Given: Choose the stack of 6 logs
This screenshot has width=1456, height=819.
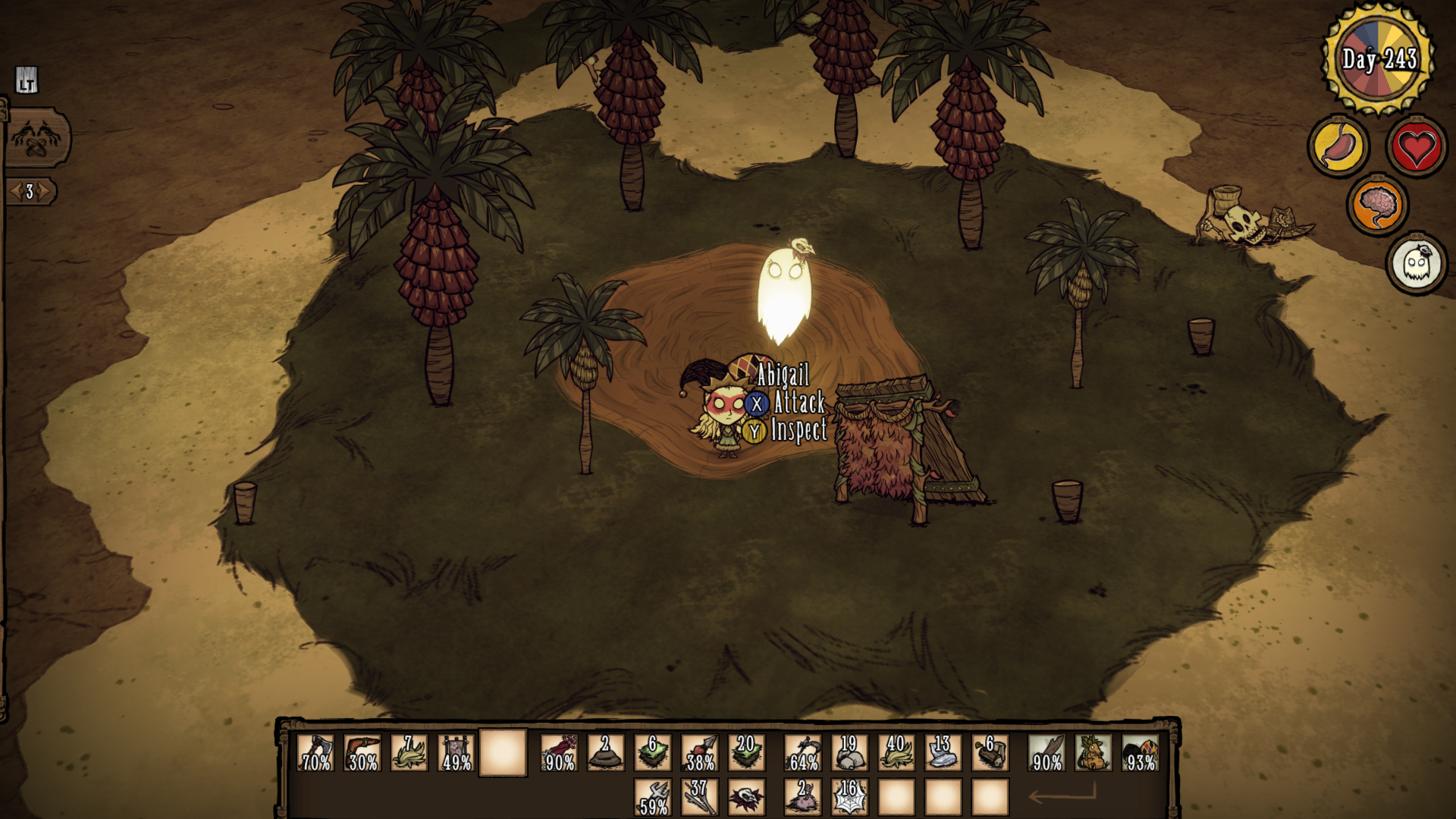Looking at the screenshot, I should point(990,753).
